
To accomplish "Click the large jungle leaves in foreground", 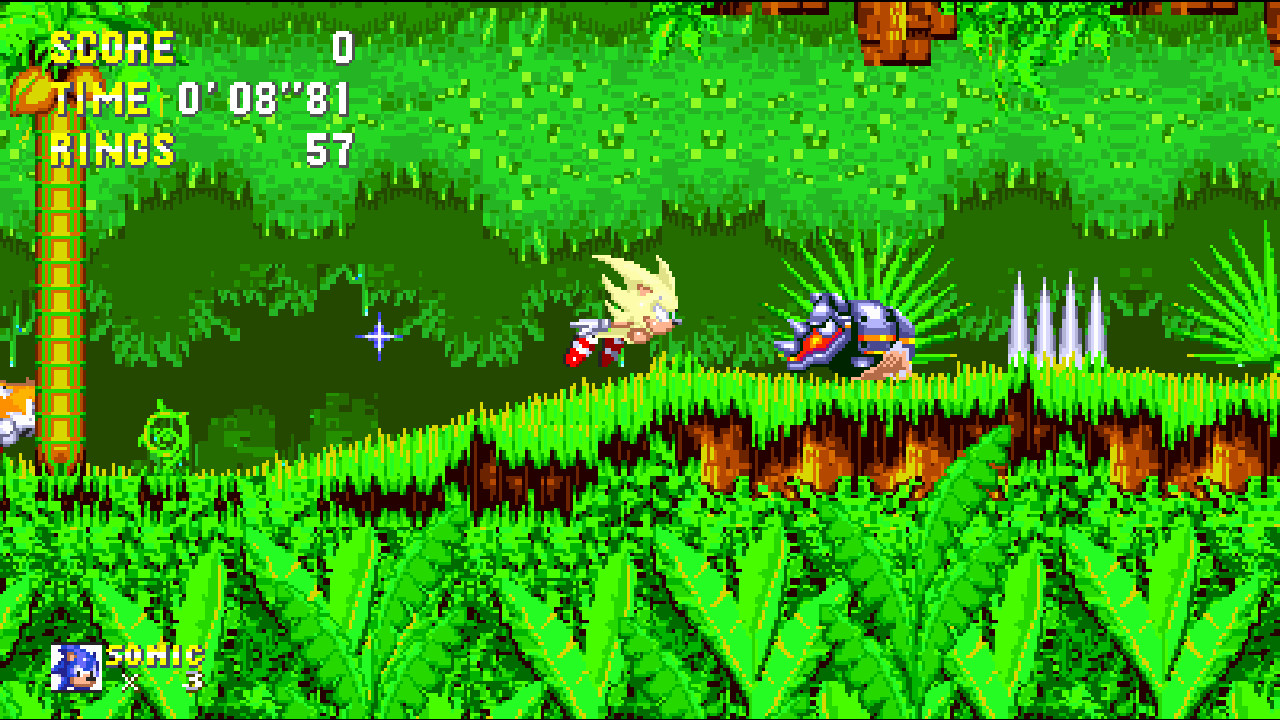I will 600,600.
